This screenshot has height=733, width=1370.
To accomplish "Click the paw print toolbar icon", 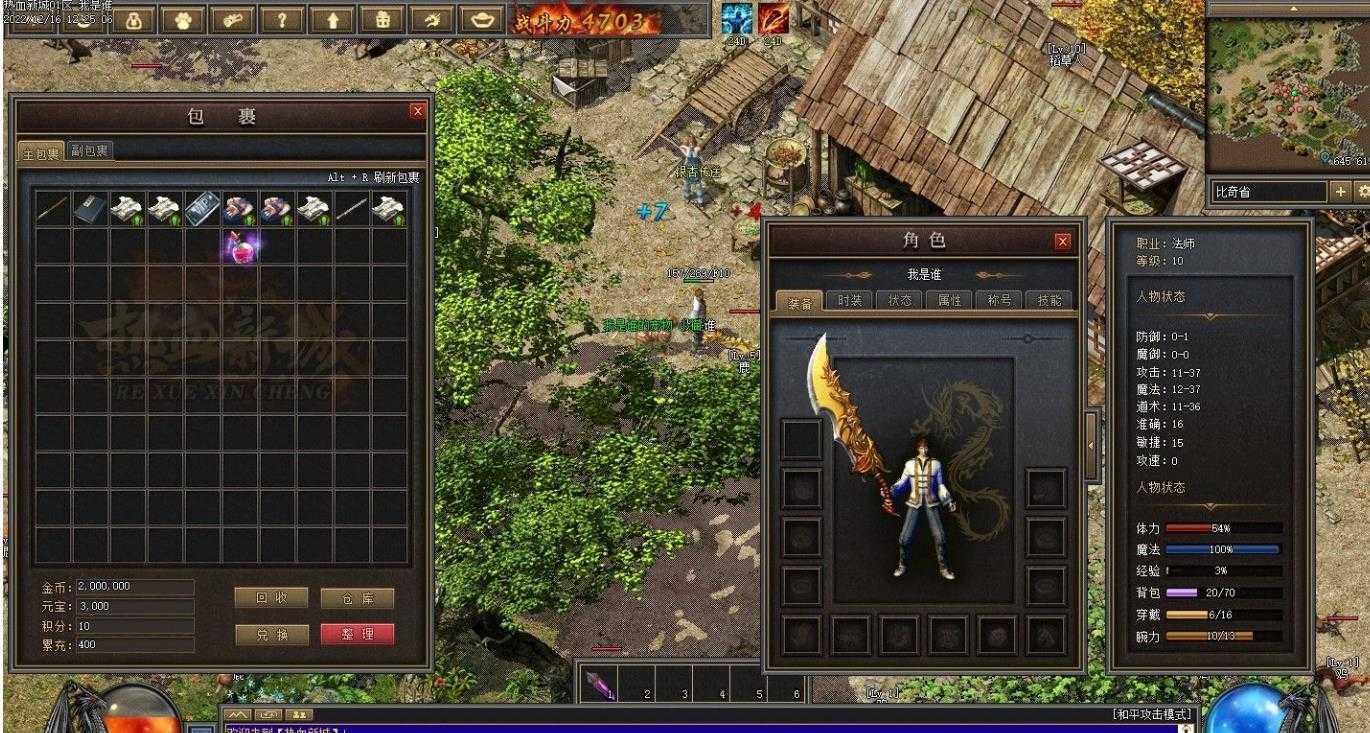I will coord(186,19).
